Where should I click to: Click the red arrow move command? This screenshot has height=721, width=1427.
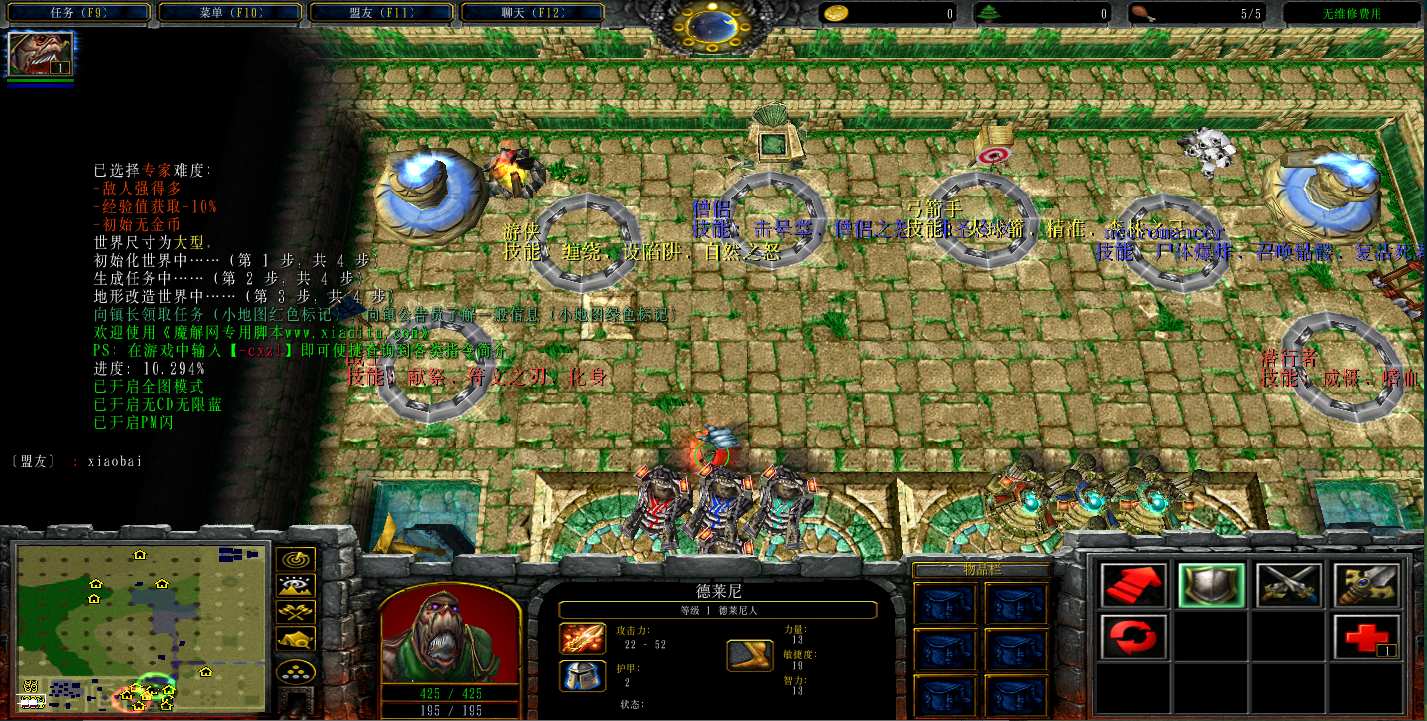pyautogui.click(x=1133, y=585)
